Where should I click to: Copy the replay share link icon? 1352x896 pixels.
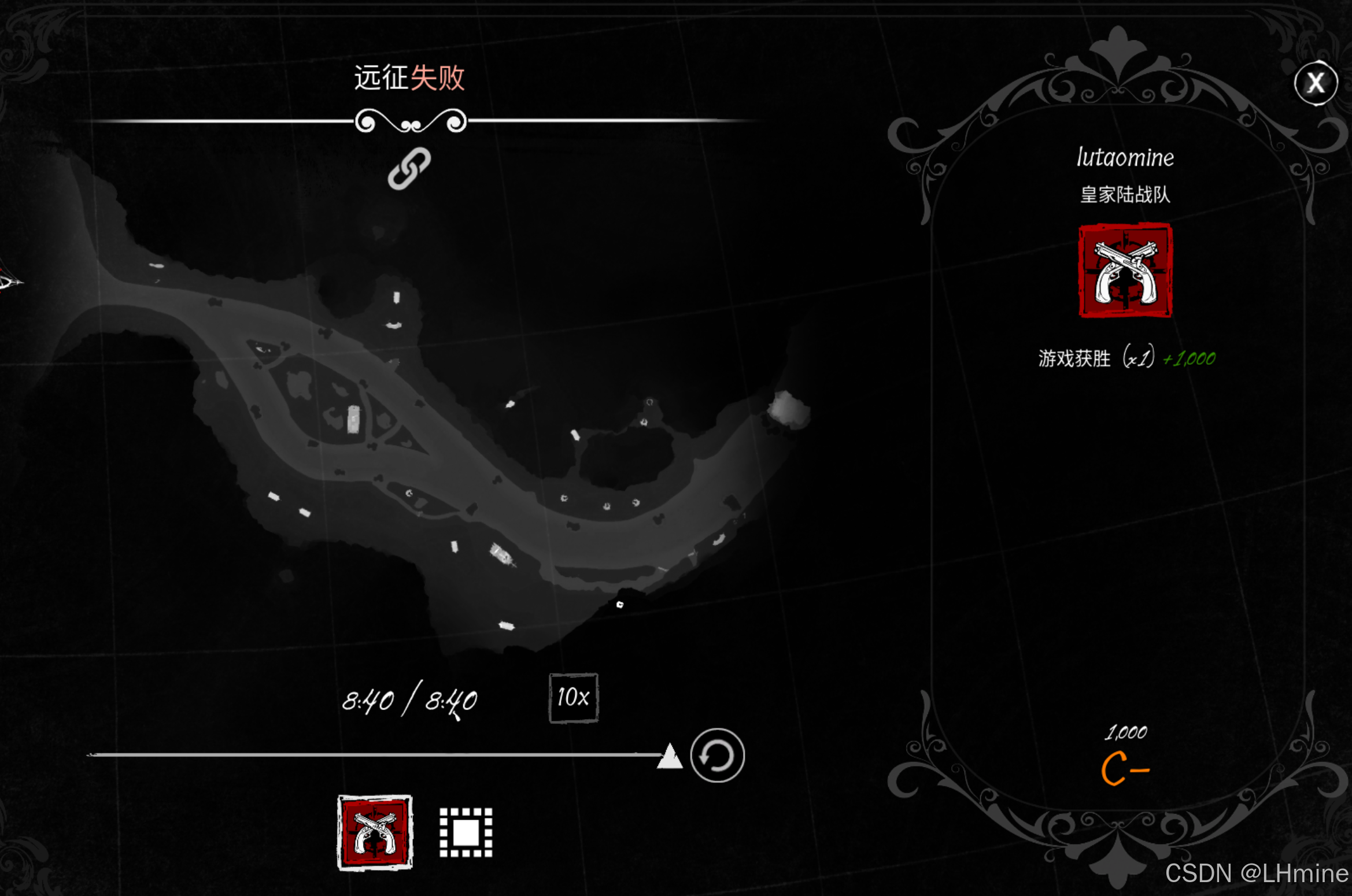coord(409,168)
